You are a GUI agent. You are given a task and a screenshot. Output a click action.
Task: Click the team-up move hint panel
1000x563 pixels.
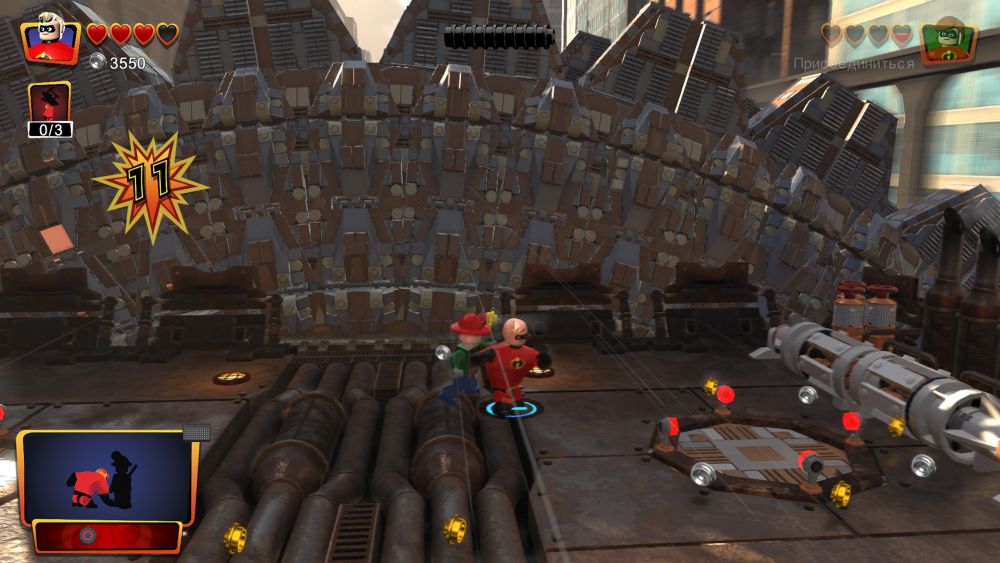tap(106, 478)
